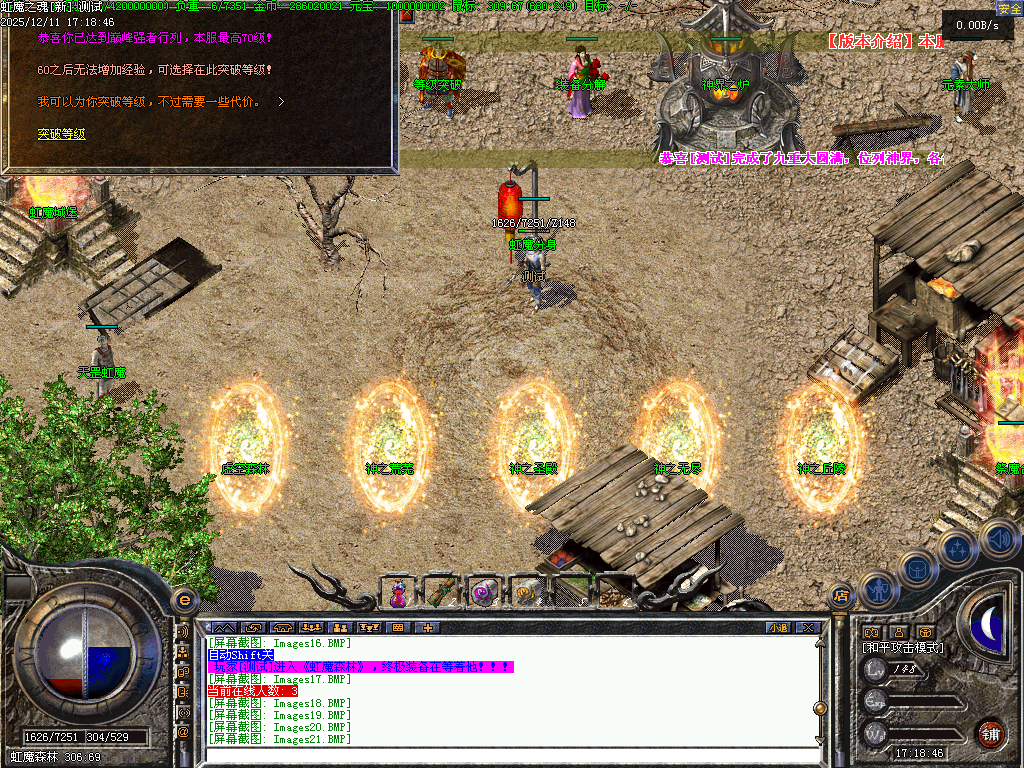Select the orange swirl scroll slot
1024x768 pixels.
[526, 592]
